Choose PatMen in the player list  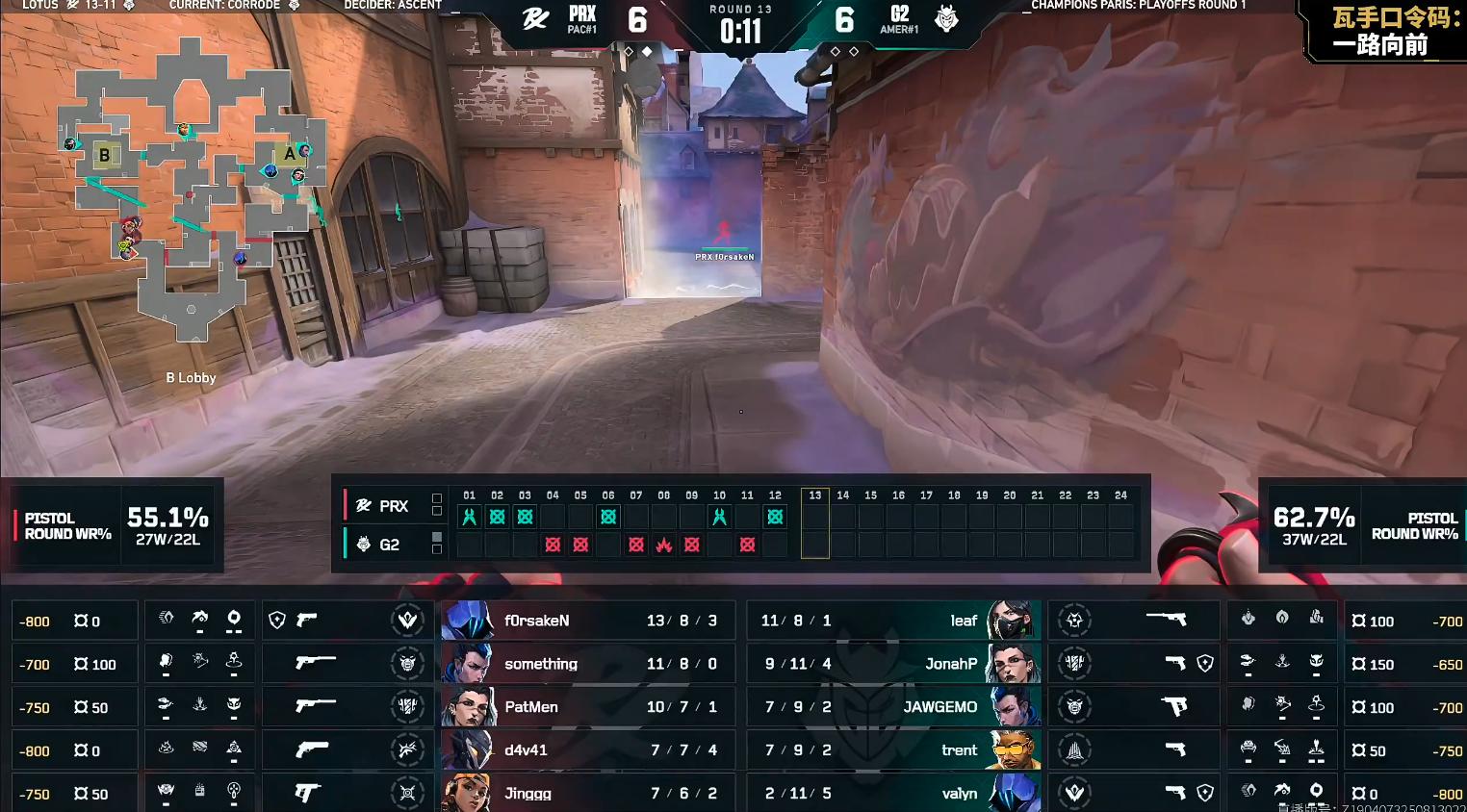(587, 707)
